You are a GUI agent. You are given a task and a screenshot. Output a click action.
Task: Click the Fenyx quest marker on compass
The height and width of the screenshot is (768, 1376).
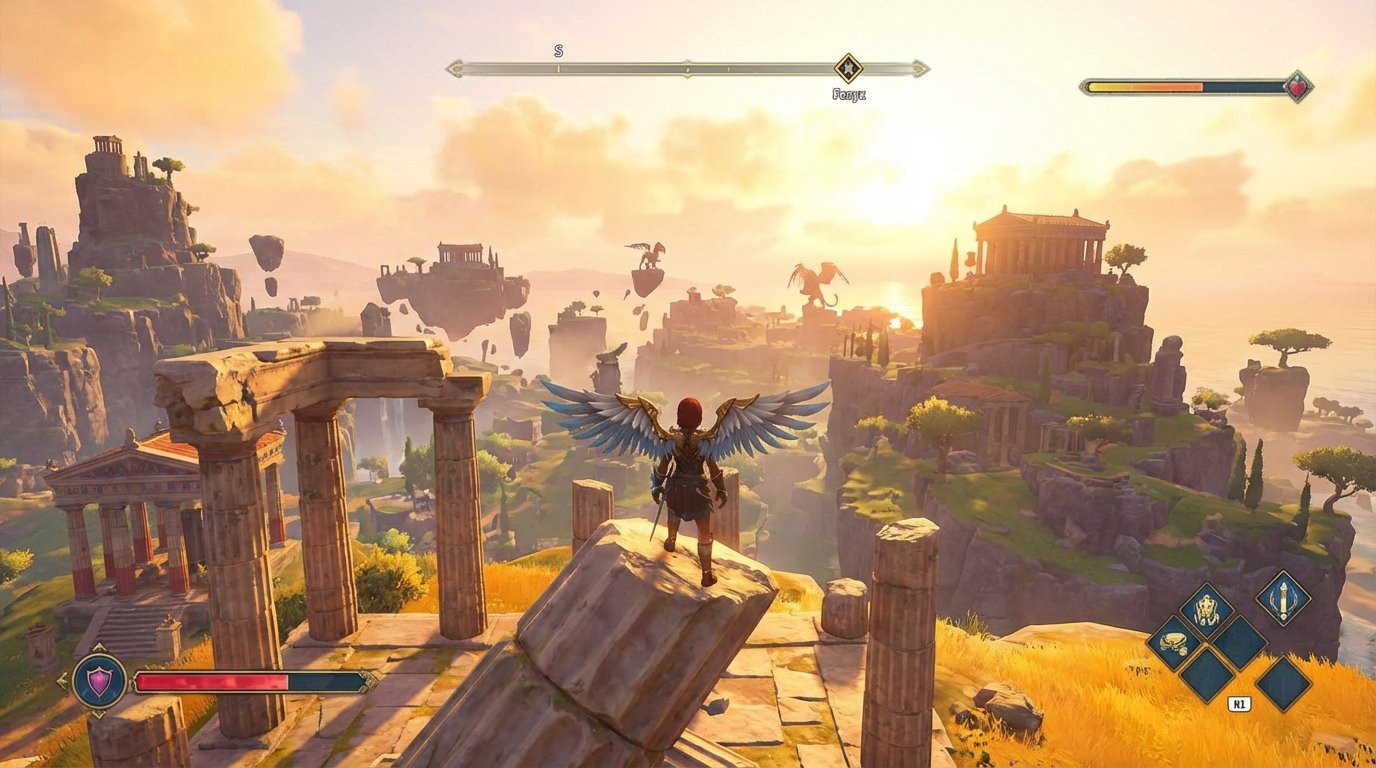848,68
